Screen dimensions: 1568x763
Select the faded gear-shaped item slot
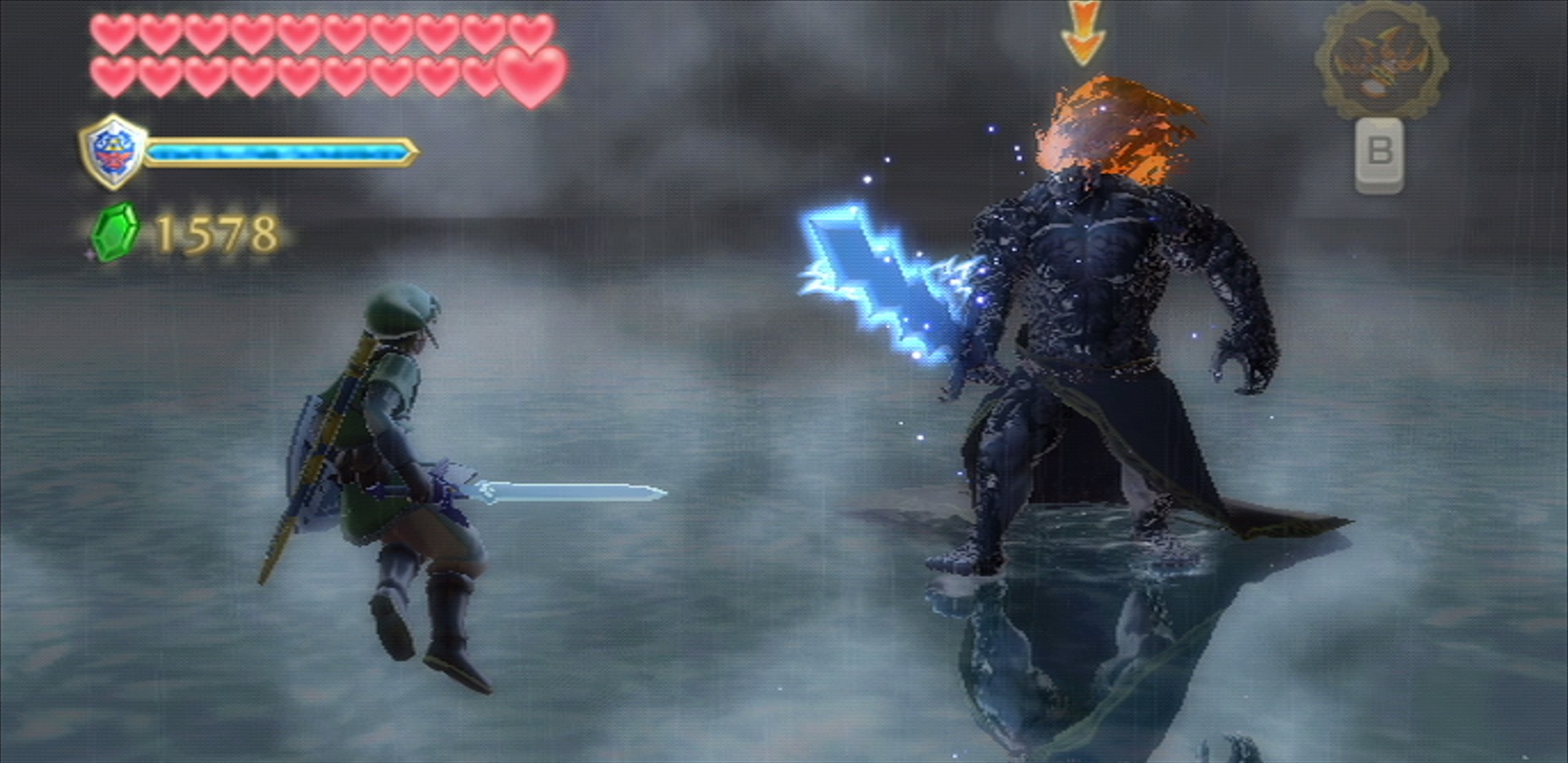pos(1380,59)
